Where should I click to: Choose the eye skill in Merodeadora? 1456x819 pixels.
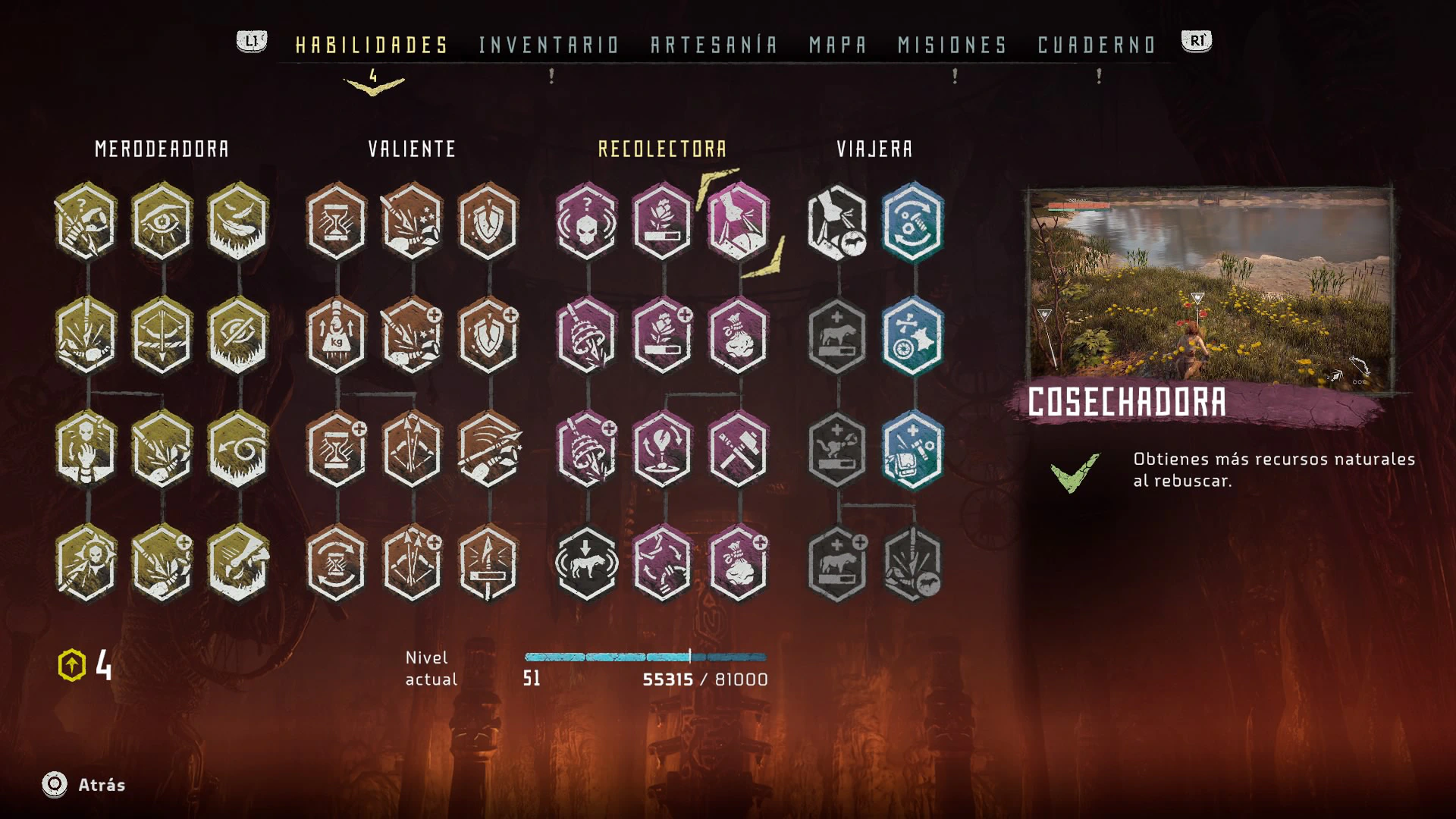coord(162,221)
